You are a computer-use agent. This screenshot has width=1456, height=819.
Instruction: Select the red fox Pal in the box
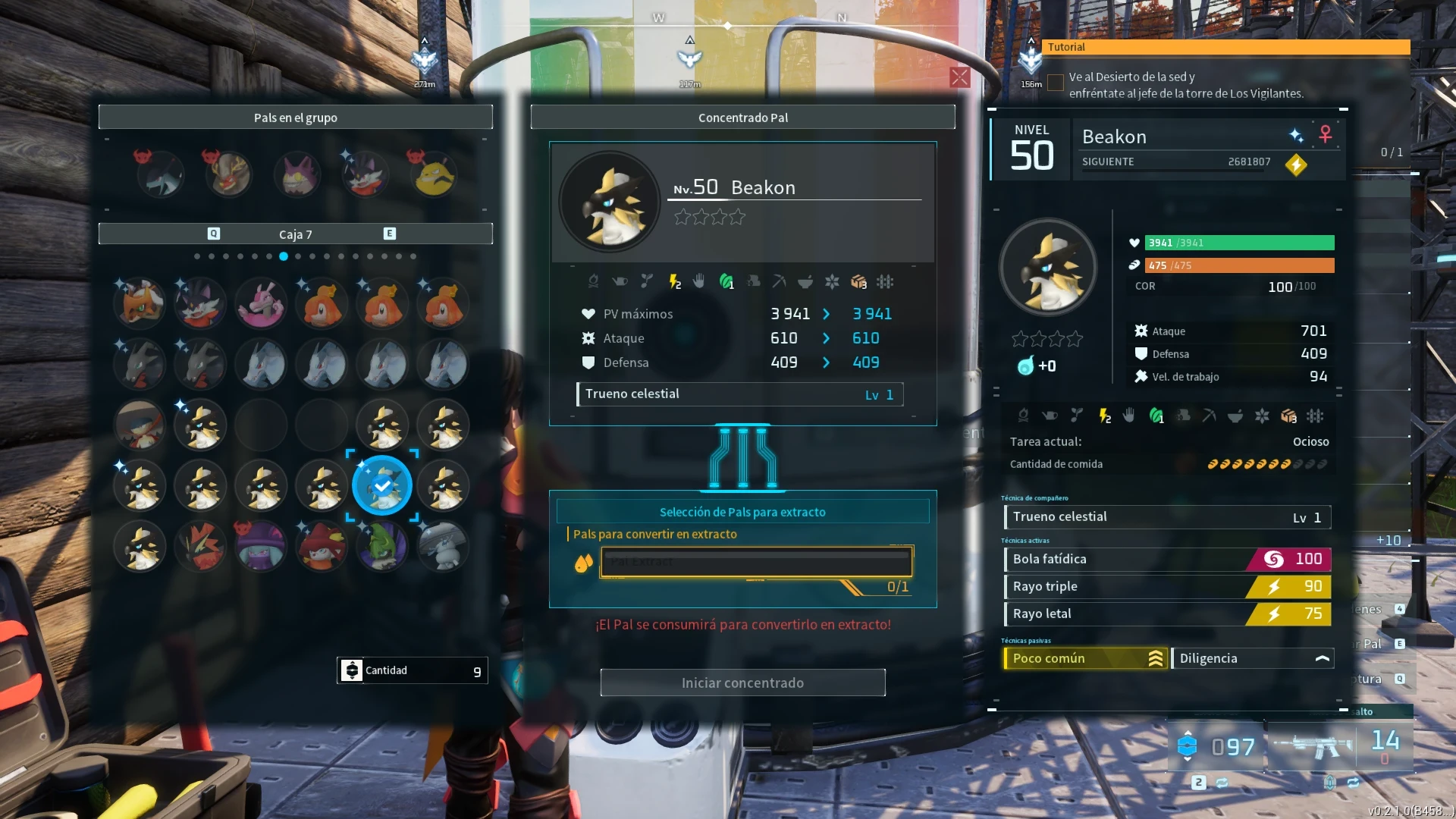click(x=140, y=303)
